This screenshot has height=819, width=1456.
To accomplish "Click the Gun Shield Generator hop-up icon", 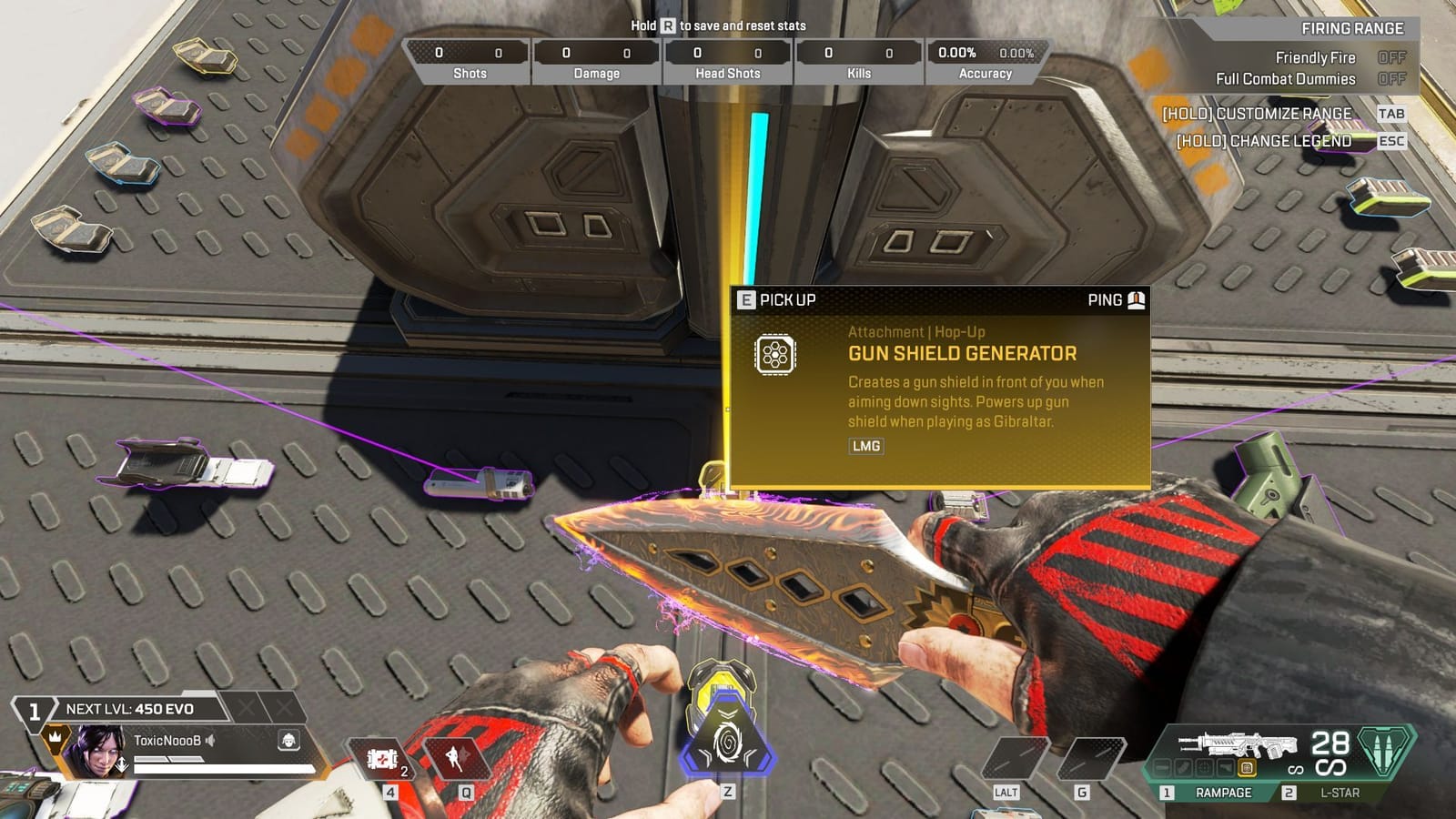I will [774, 355].
